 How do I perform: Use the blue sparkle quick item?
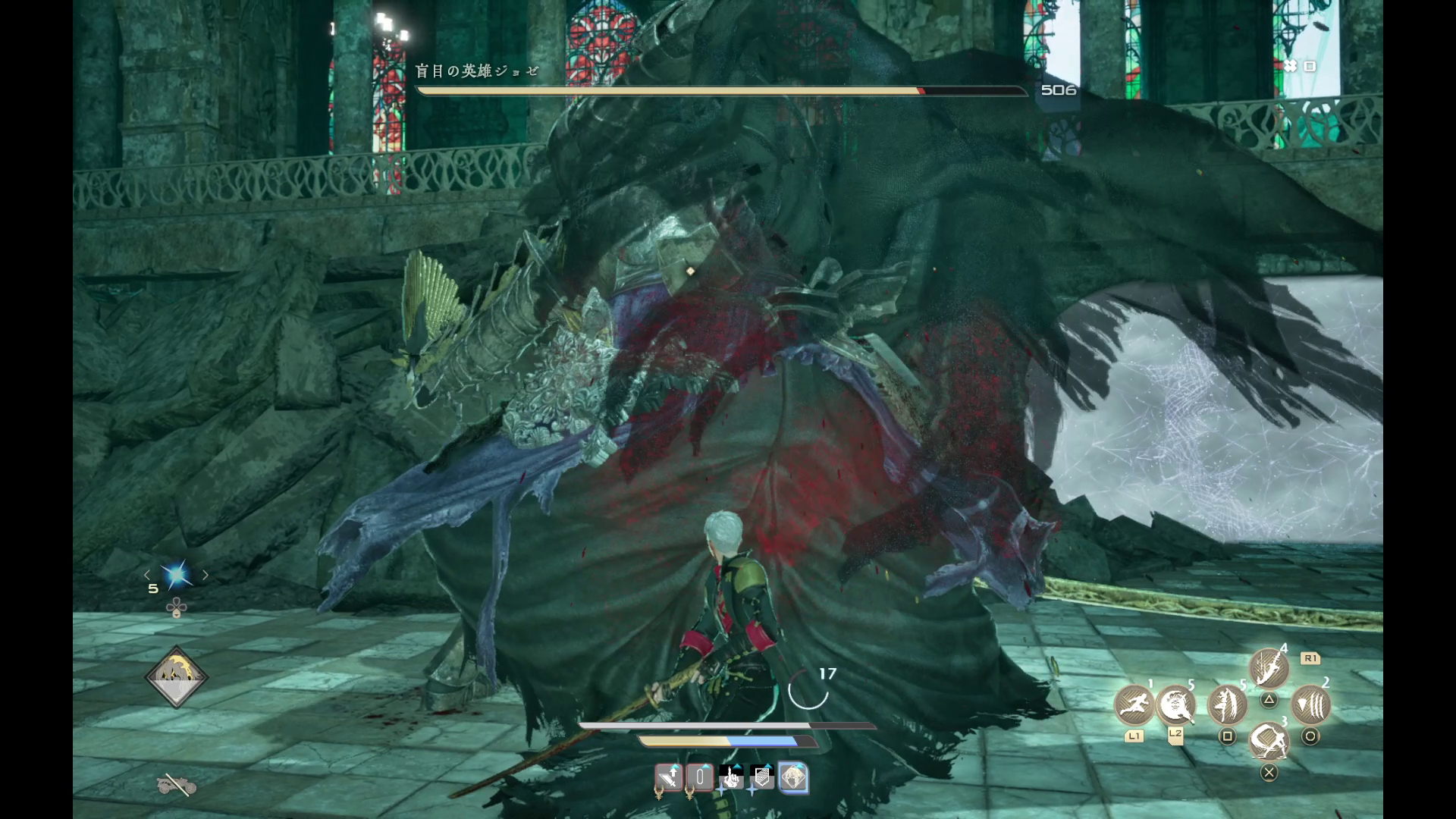(177, 576)
